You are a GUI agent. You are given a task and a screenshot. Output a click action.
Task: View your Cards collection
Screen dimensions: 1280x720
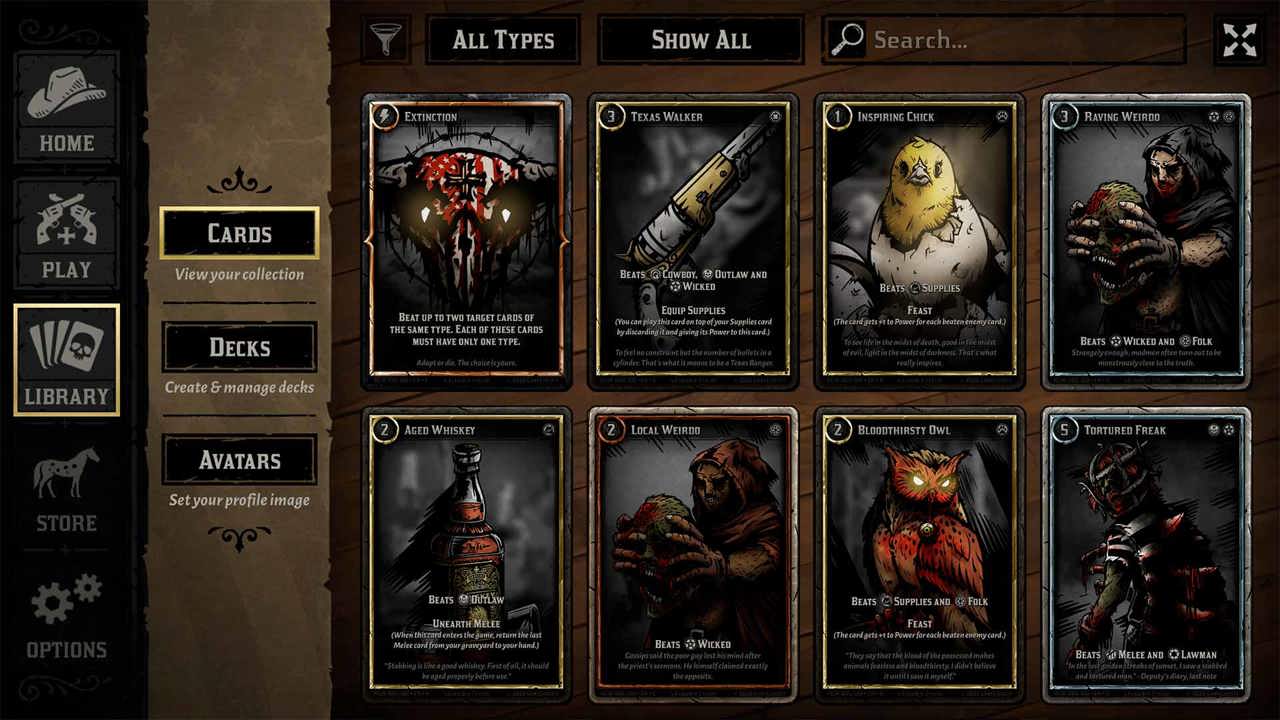[x=239, y=233]
